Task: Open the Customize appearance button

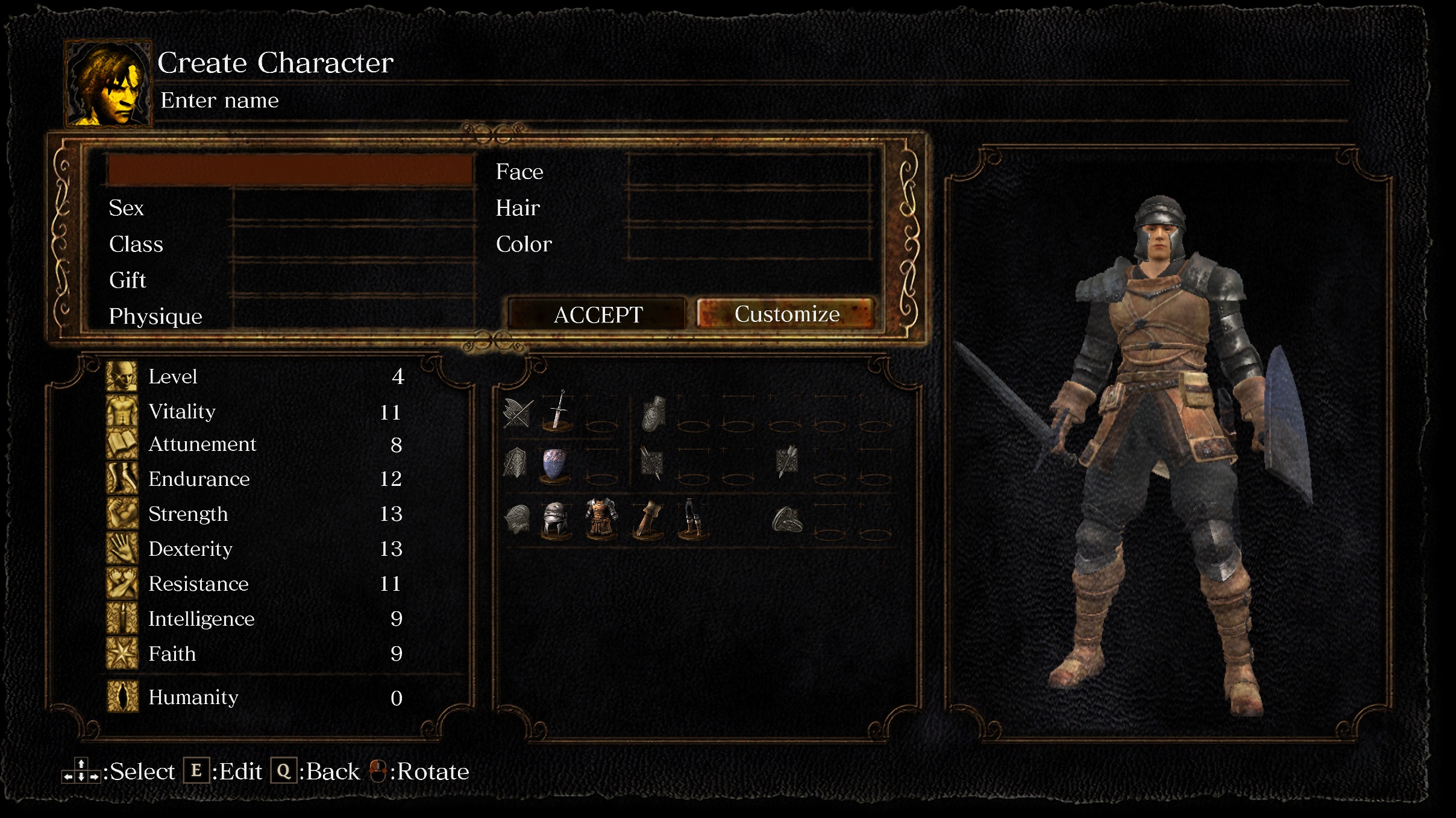Action: click(786, 314)
